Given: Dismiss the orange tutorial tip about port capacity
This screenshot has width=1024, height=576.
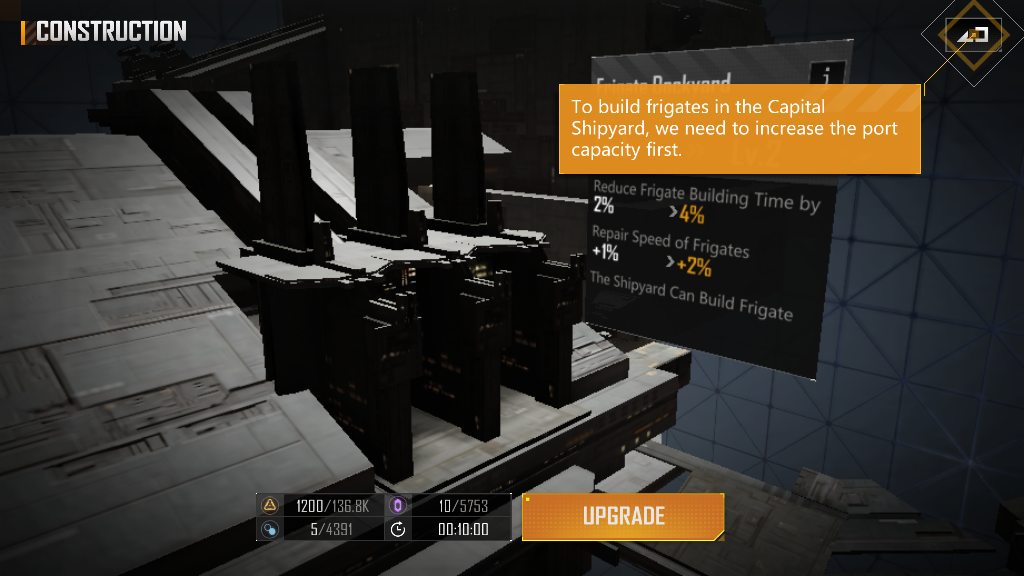Looking at the screenshot, I should click(x=739, y=128).
